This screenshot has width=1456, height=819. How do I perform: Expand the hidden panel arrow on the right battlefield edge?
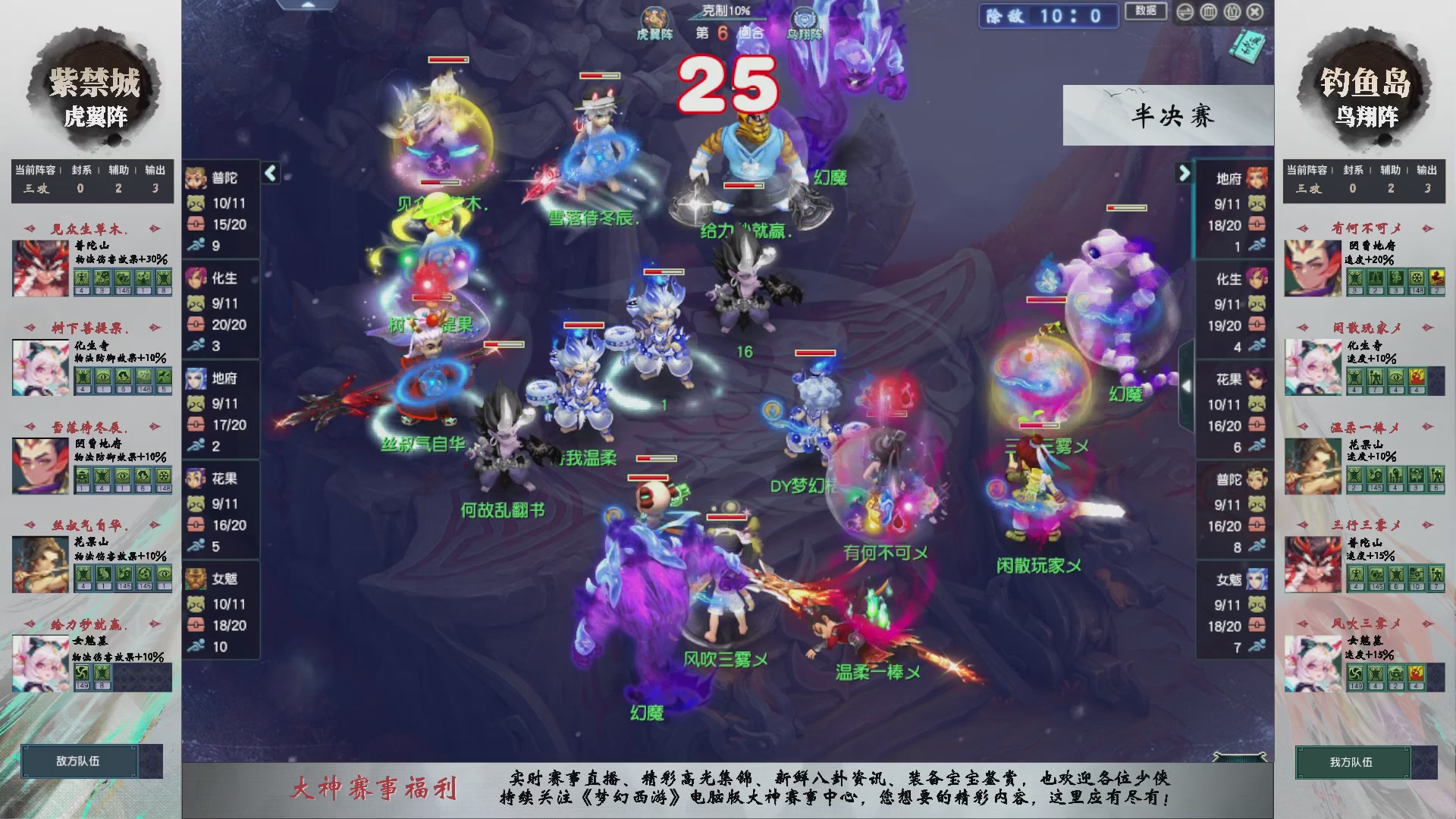1187,385
